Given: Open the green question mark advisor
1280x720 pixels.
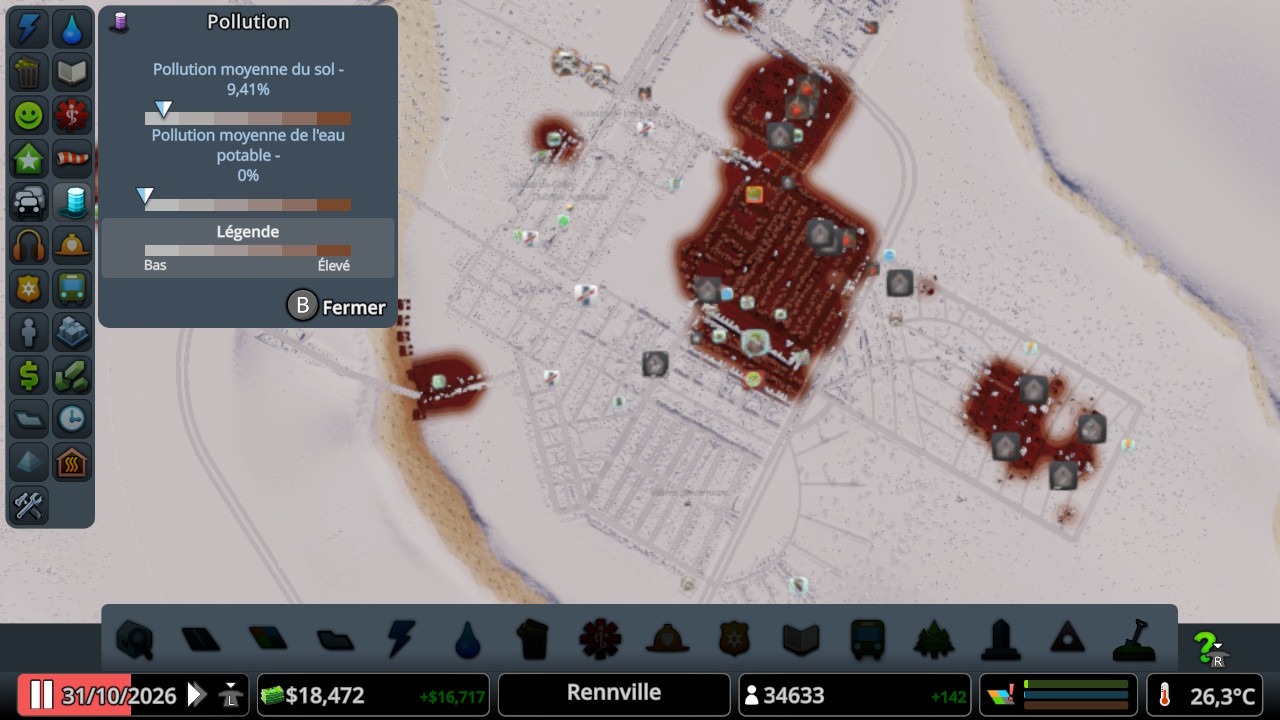Looking at the screenshot, I should tap(1210, 649).
